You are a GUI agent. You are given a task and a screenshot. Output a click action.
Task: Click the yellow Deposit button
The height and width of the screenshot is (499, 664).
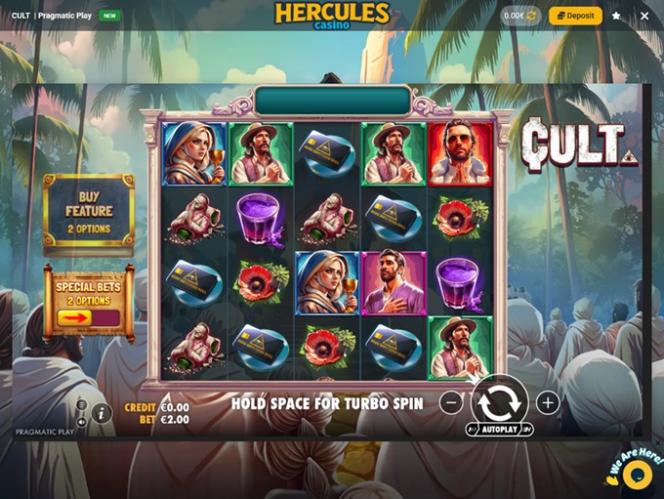coord(575,15)
